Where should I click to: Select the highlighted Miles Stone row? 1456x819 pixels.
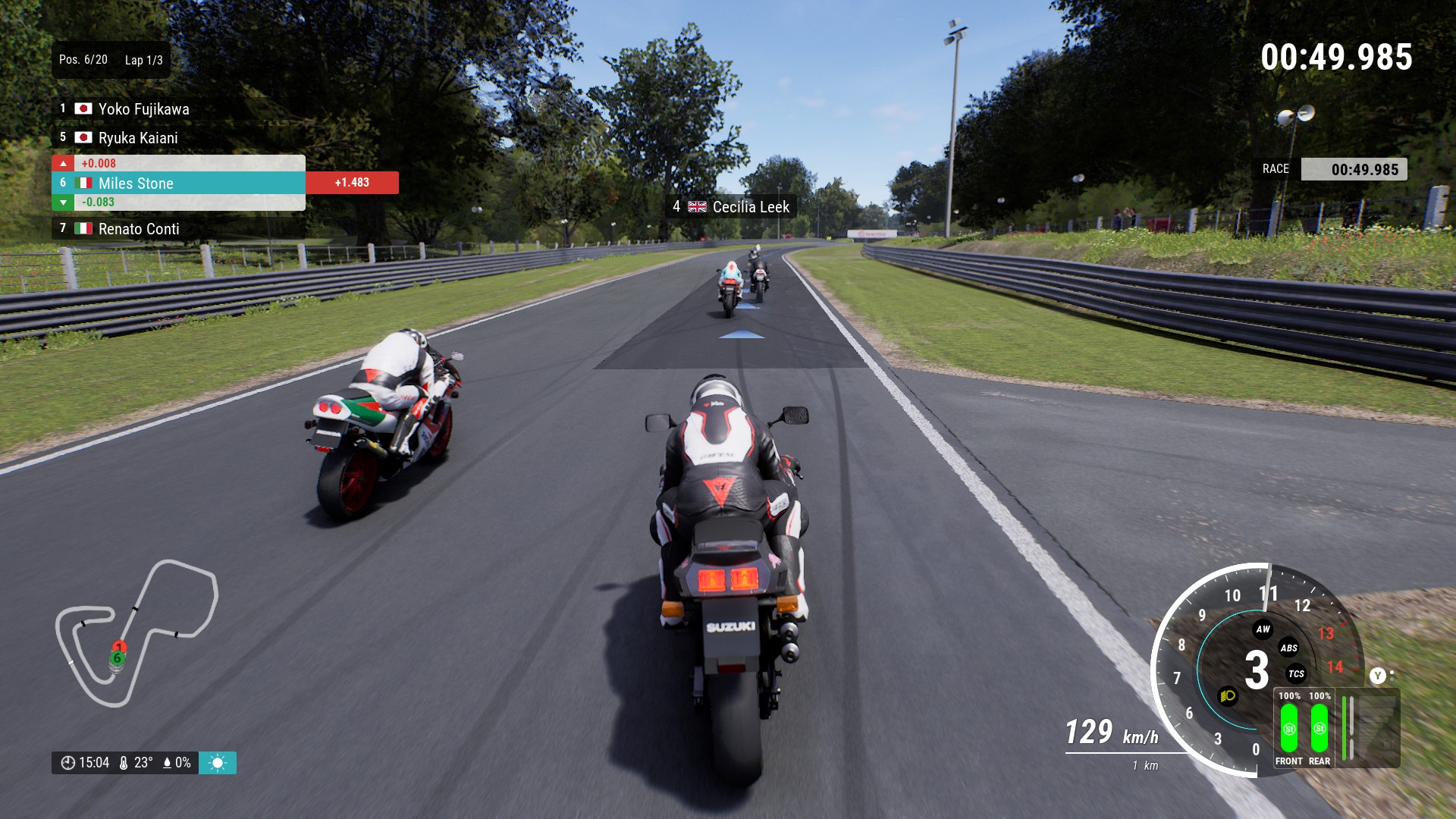click(178, 183)
